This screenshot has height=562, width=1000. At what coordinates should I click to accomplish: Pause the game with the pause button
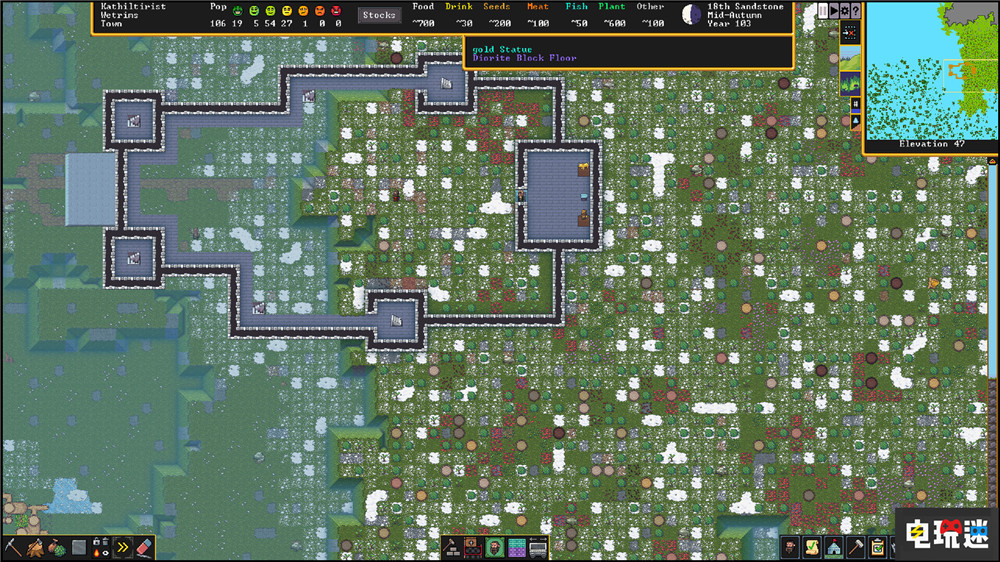(822, 10)
